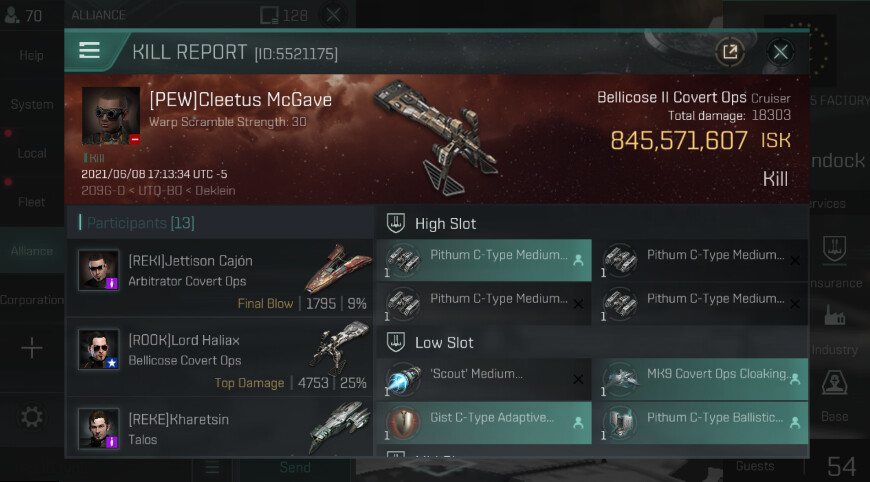View victim Cleetus McGave's portrait
This screenshot has width=870, height=482.
[111, 116]
